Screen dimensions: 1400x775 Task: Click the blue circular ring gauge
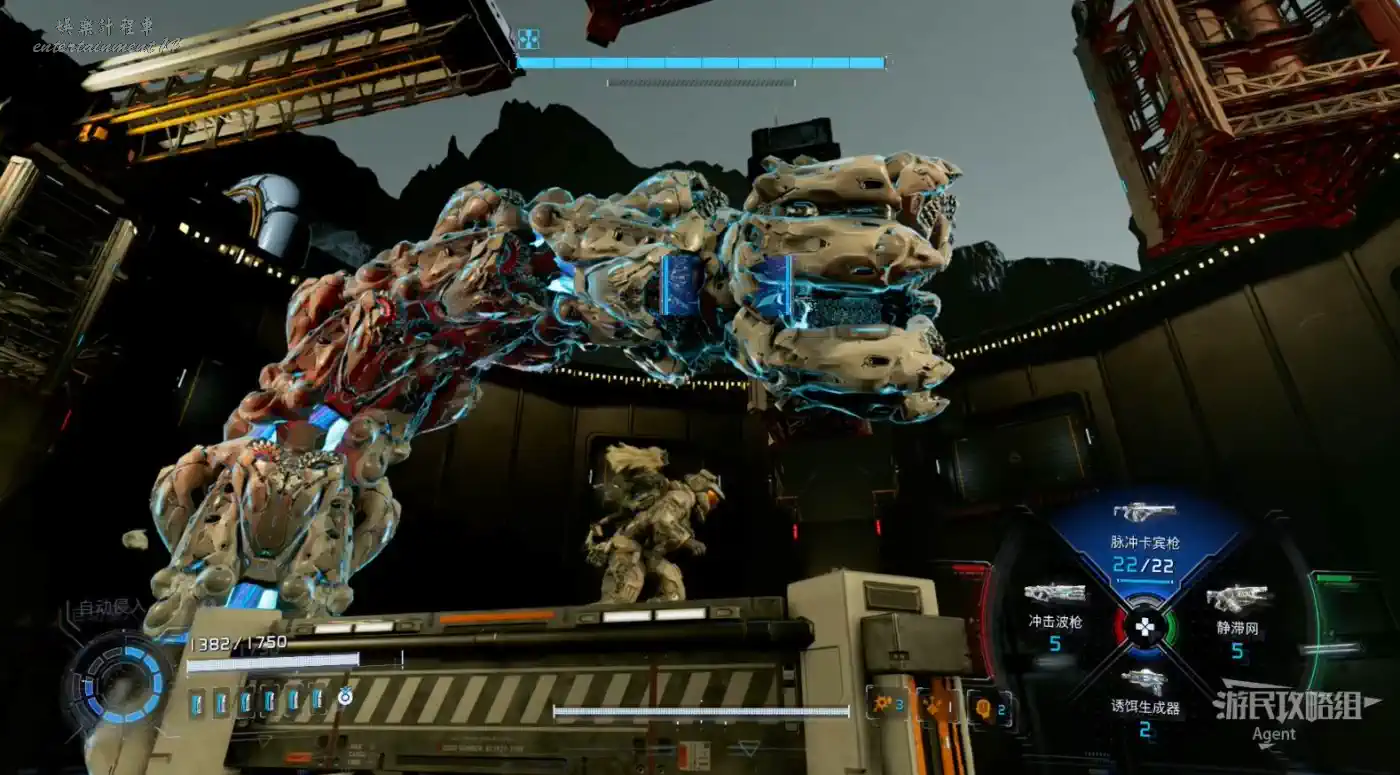(x=126, y=684)
